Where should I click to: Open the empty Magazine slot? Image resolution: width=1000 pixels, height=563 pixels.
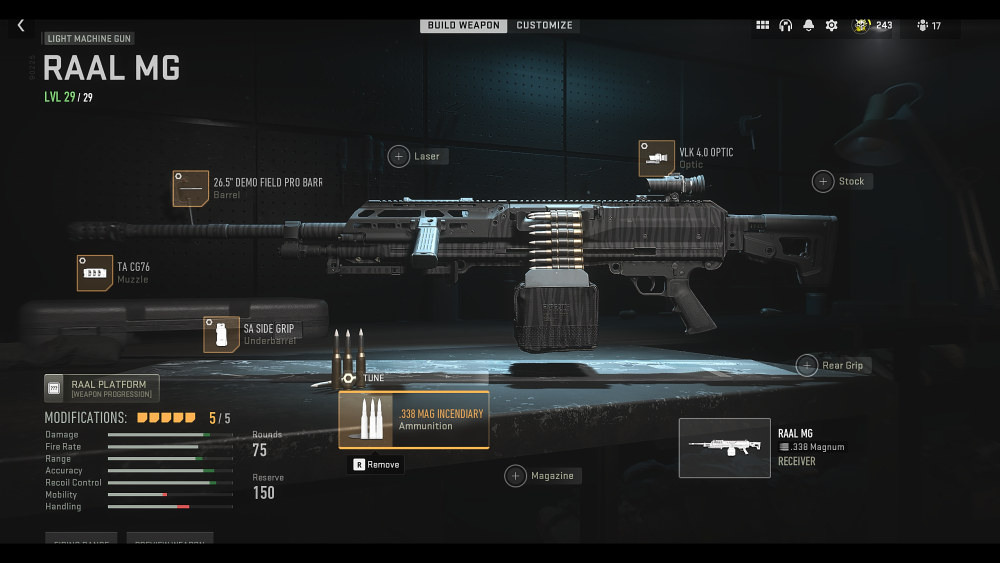[x=515, y=476]
